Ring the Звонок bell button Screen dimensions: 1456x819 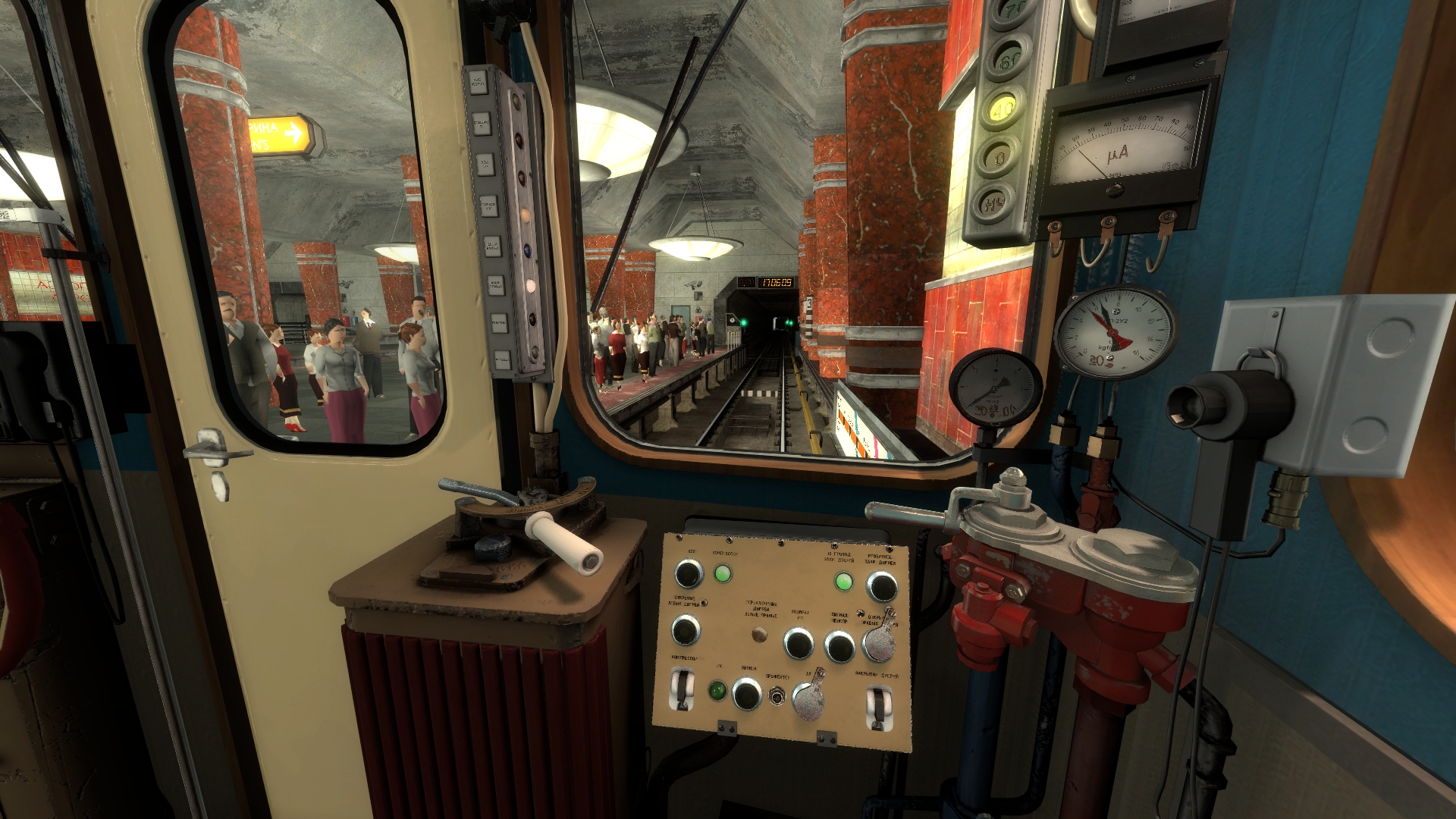click(x=746, y=693)
